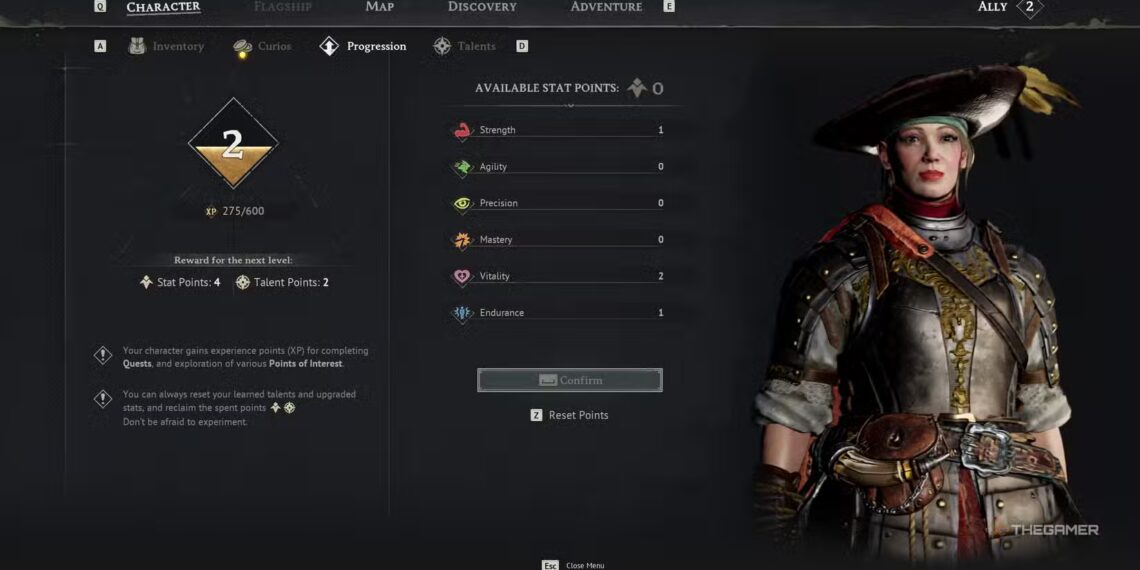This screenshot has height=570, width=1140.
Task: Switch to the Character tab
Action: pos(163,7)
